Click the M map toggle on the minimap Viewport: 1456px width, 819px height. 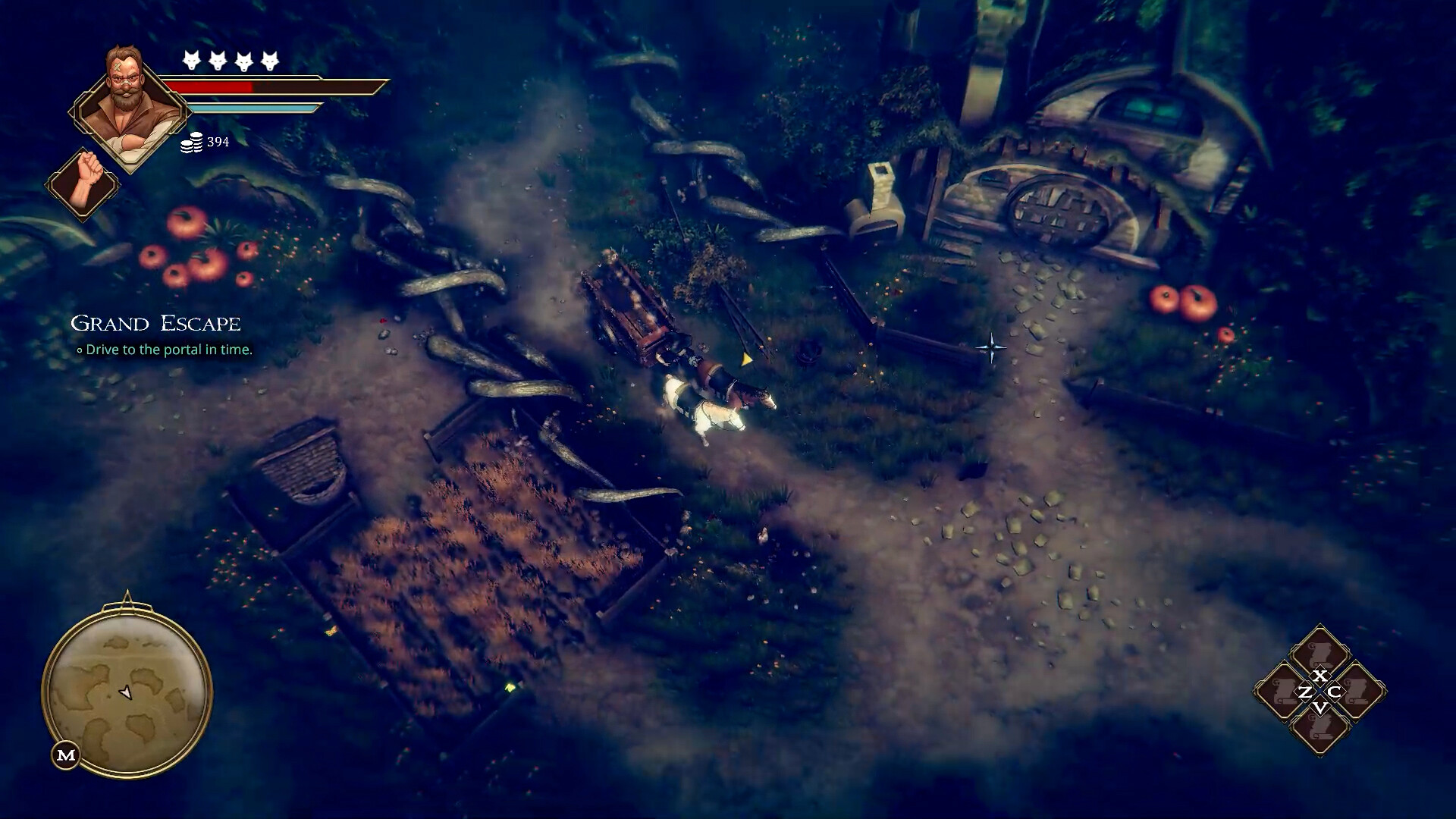click(67, 754)
